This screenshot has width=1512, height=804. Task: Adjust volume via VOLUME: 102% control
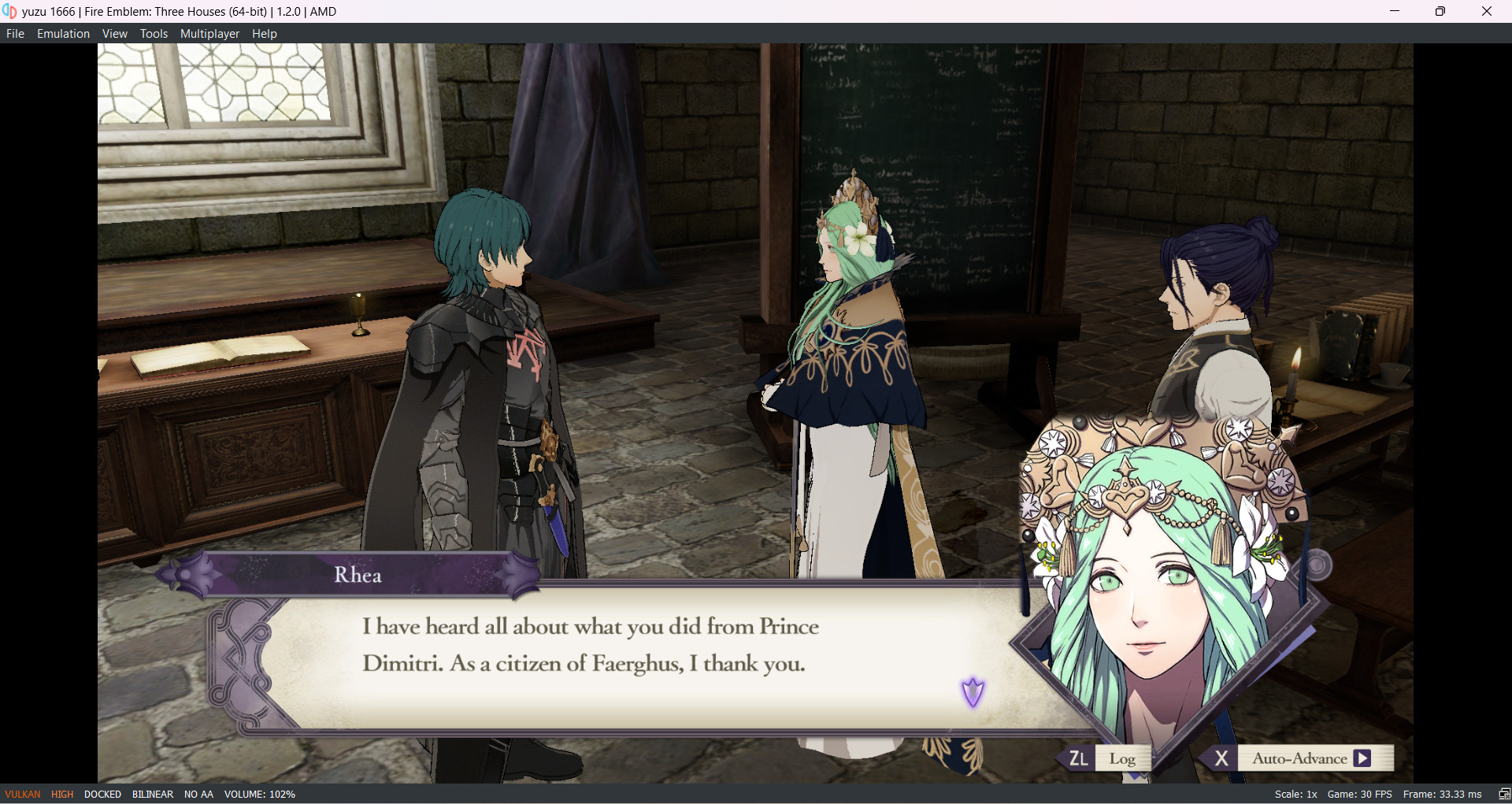coord(260,794)
